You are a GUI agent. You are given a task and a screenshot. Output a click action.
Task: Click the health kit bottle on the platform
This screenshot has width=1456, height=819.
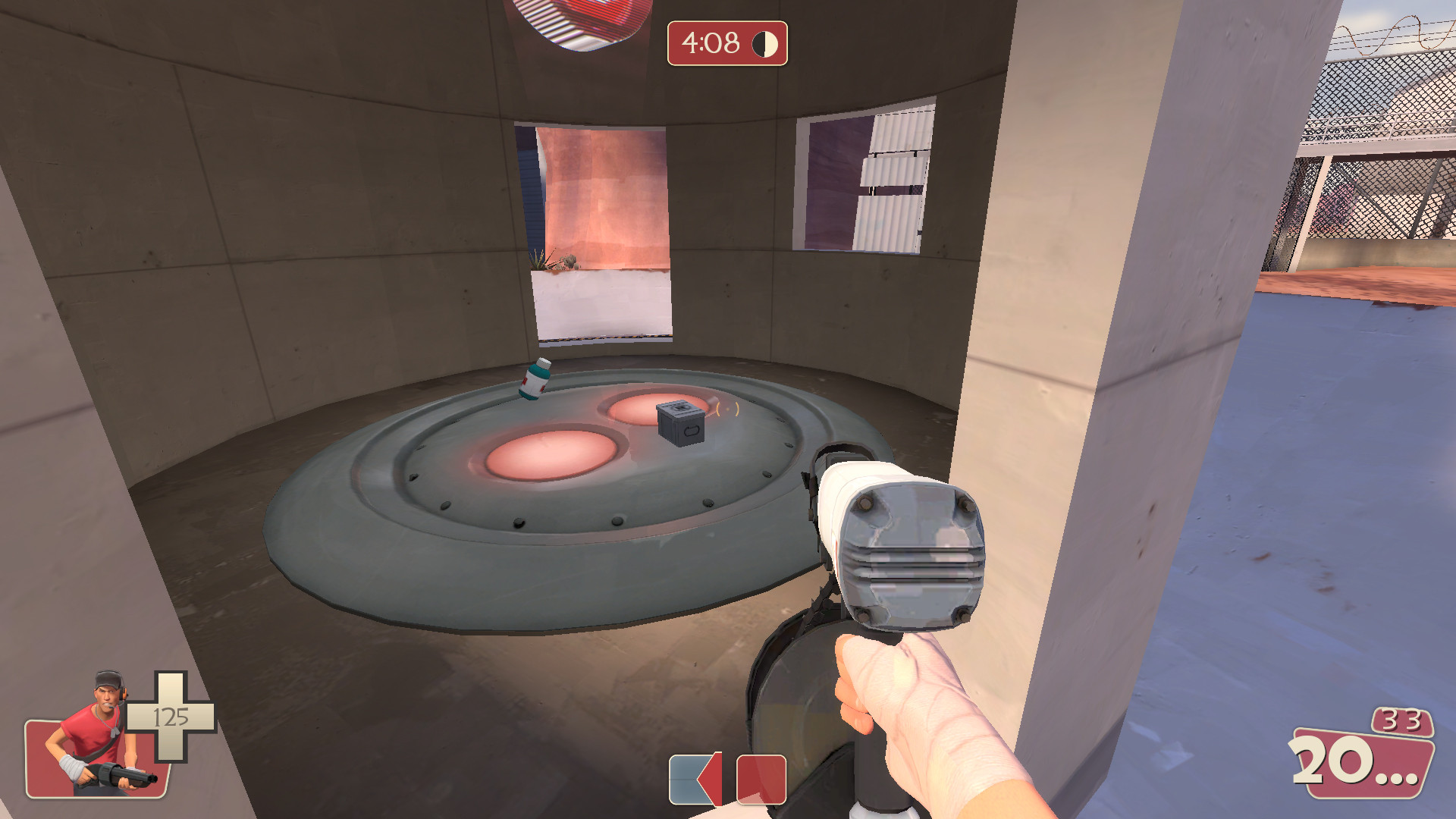point(535,379)
